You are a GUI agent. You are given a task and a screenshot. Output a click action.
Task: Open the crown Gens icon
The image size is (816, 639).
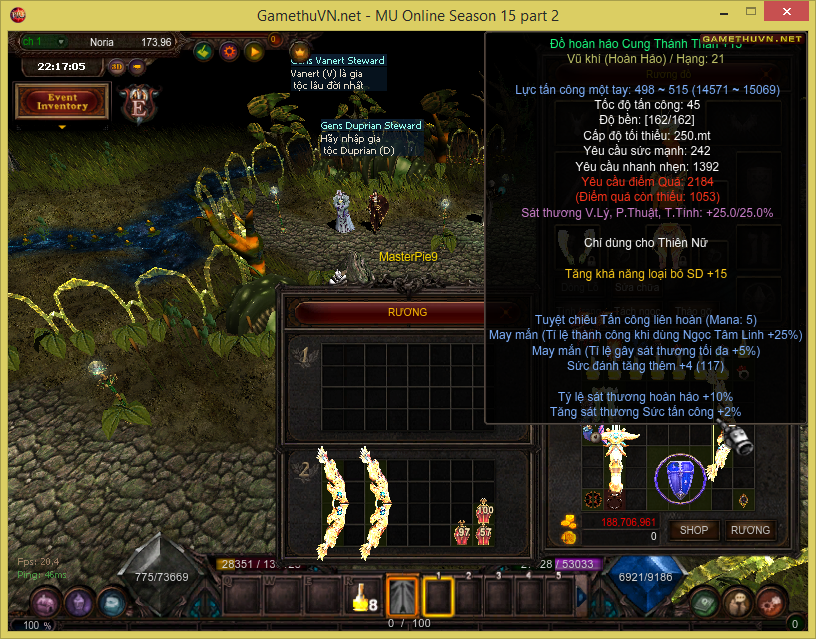(x=298, y=50)
